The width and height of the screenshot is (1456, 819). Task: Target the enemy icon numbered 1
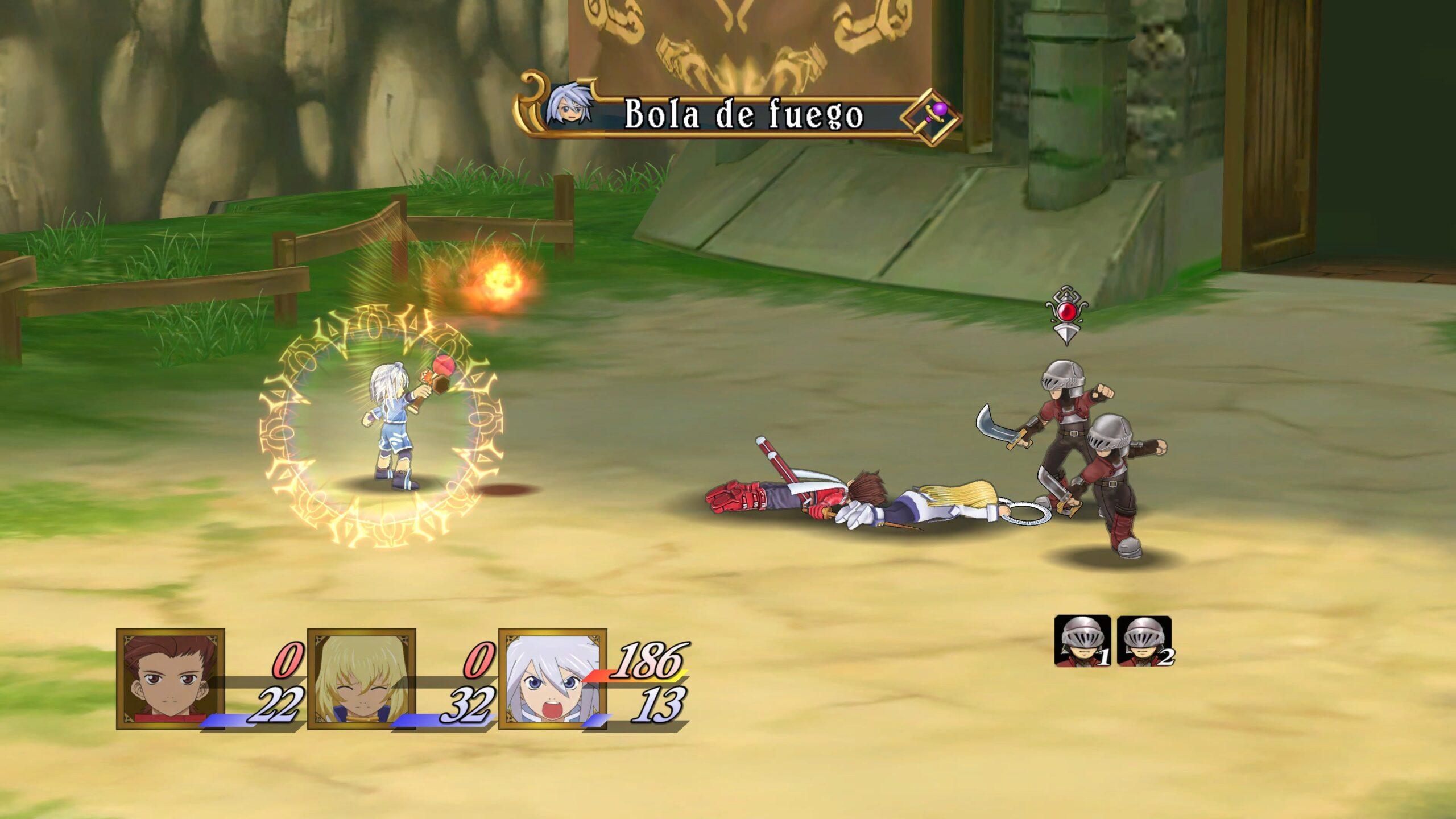pyautogui.click(x=1082, y=640)
